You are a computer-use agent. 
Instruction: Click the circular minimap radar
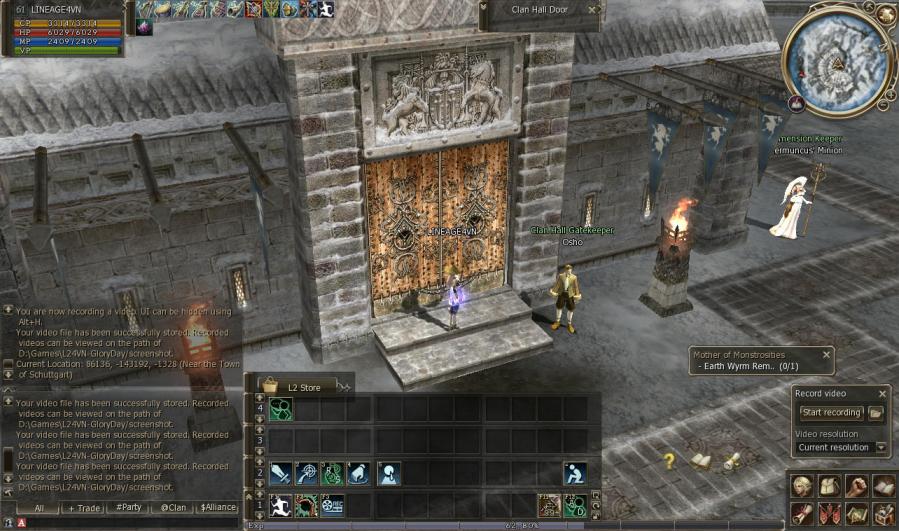[x=838, y=59]
